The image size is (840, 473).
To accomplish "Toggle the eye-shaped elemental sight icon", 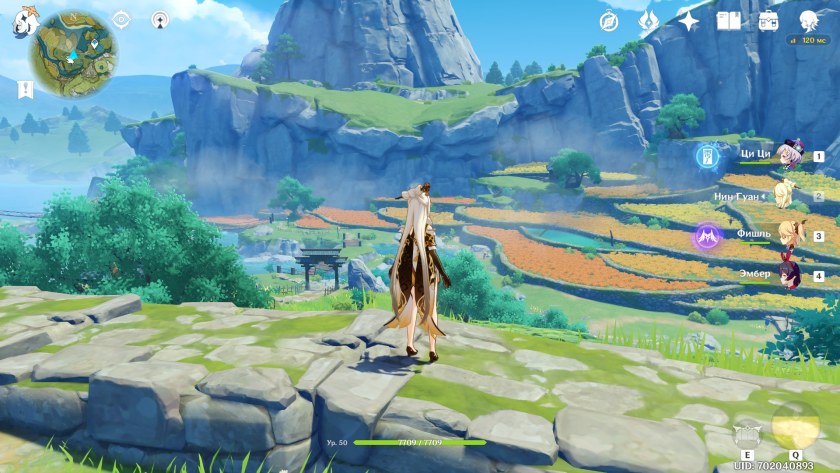I will 121,19.
